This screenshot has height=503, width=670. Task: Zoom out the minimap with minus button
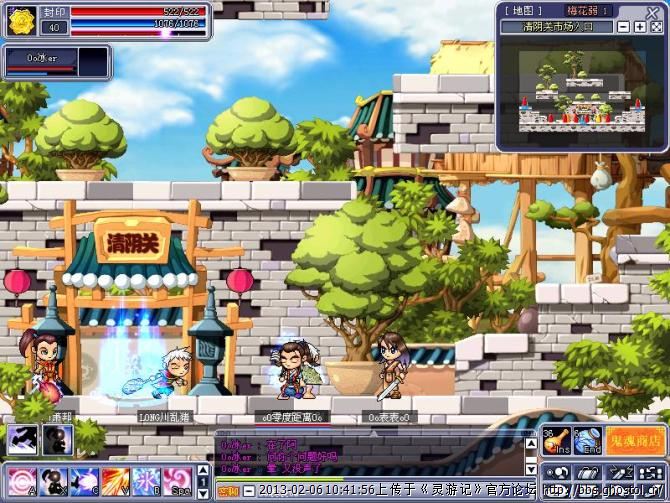pyautogui.click(x=624, y=26)
